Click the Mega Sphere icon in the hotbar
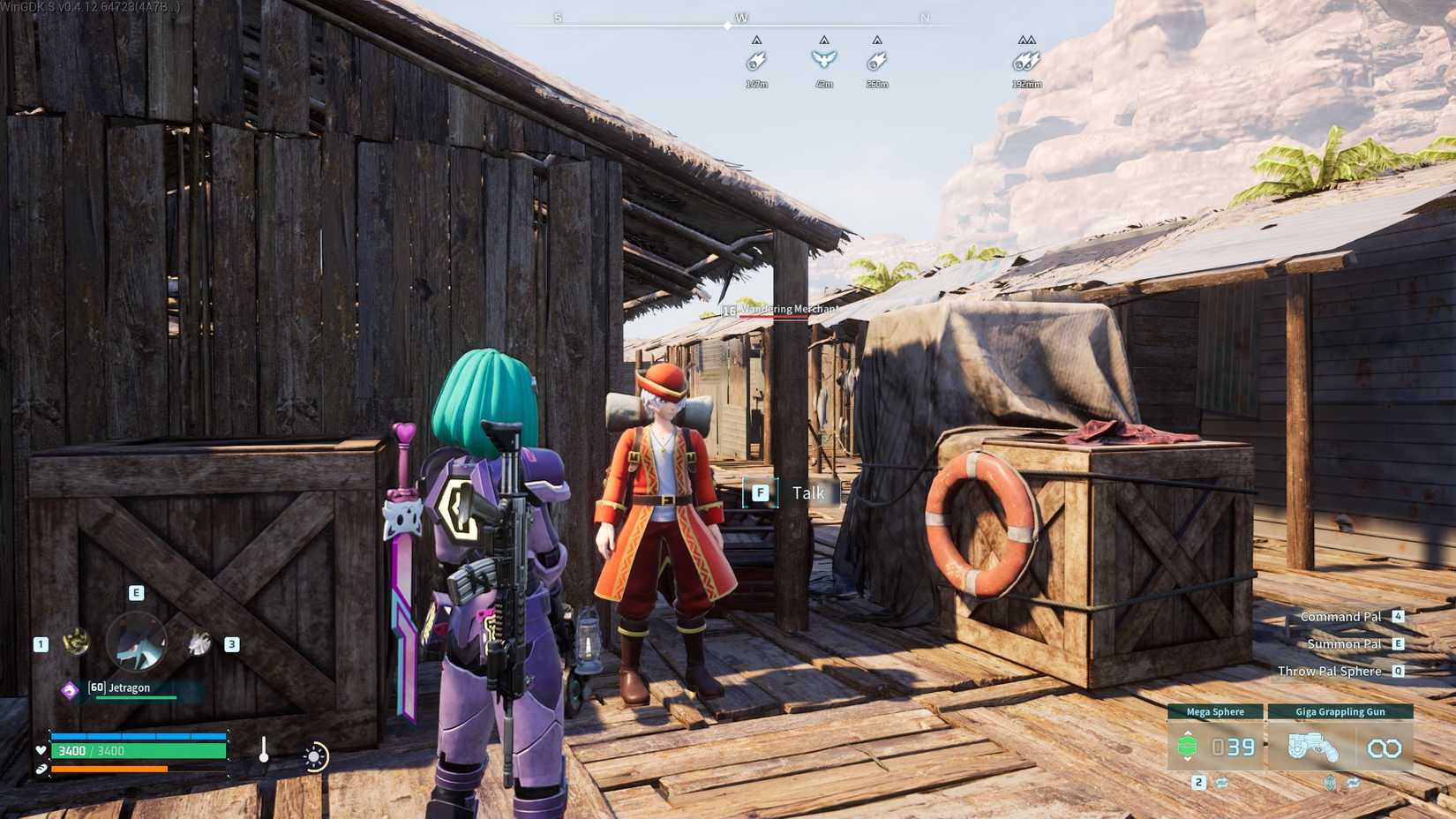1456x819 pixels. [x=1188, y=746]
